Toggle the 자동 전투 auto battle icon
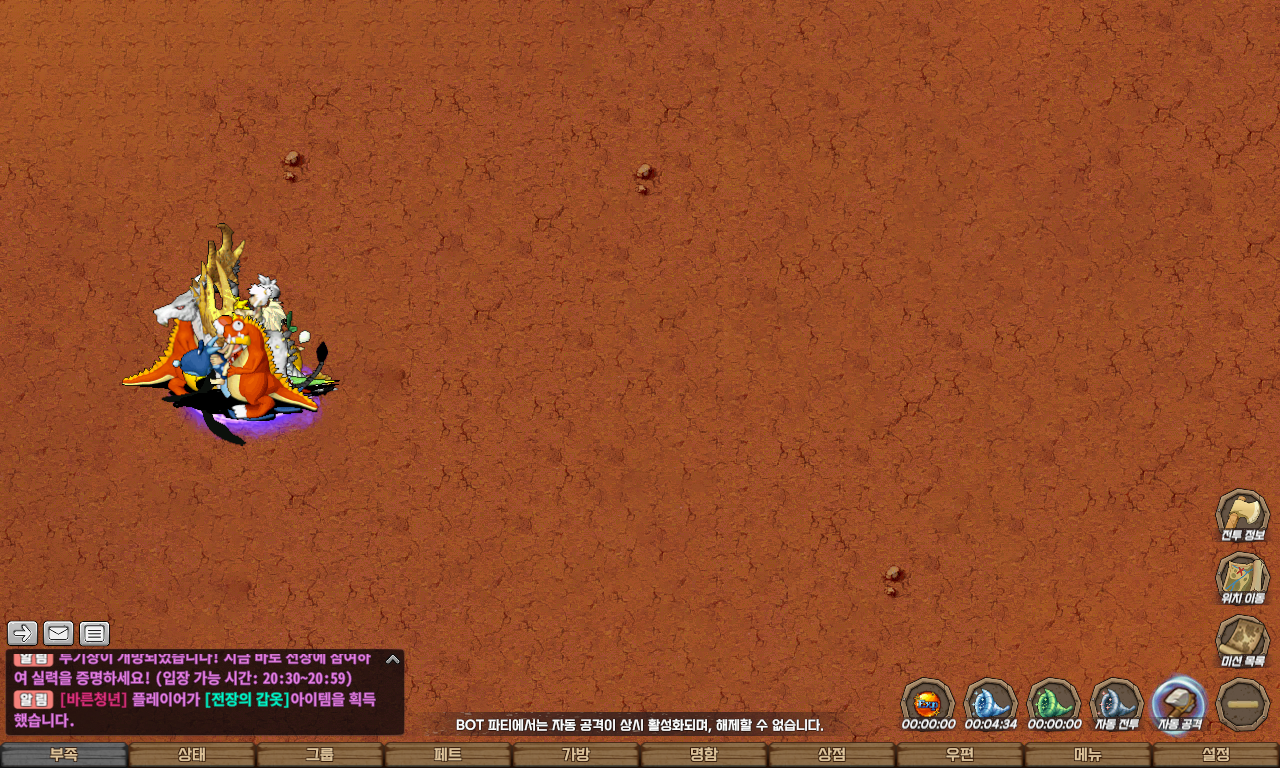1280x768 pixels. tap(1116, 704)
